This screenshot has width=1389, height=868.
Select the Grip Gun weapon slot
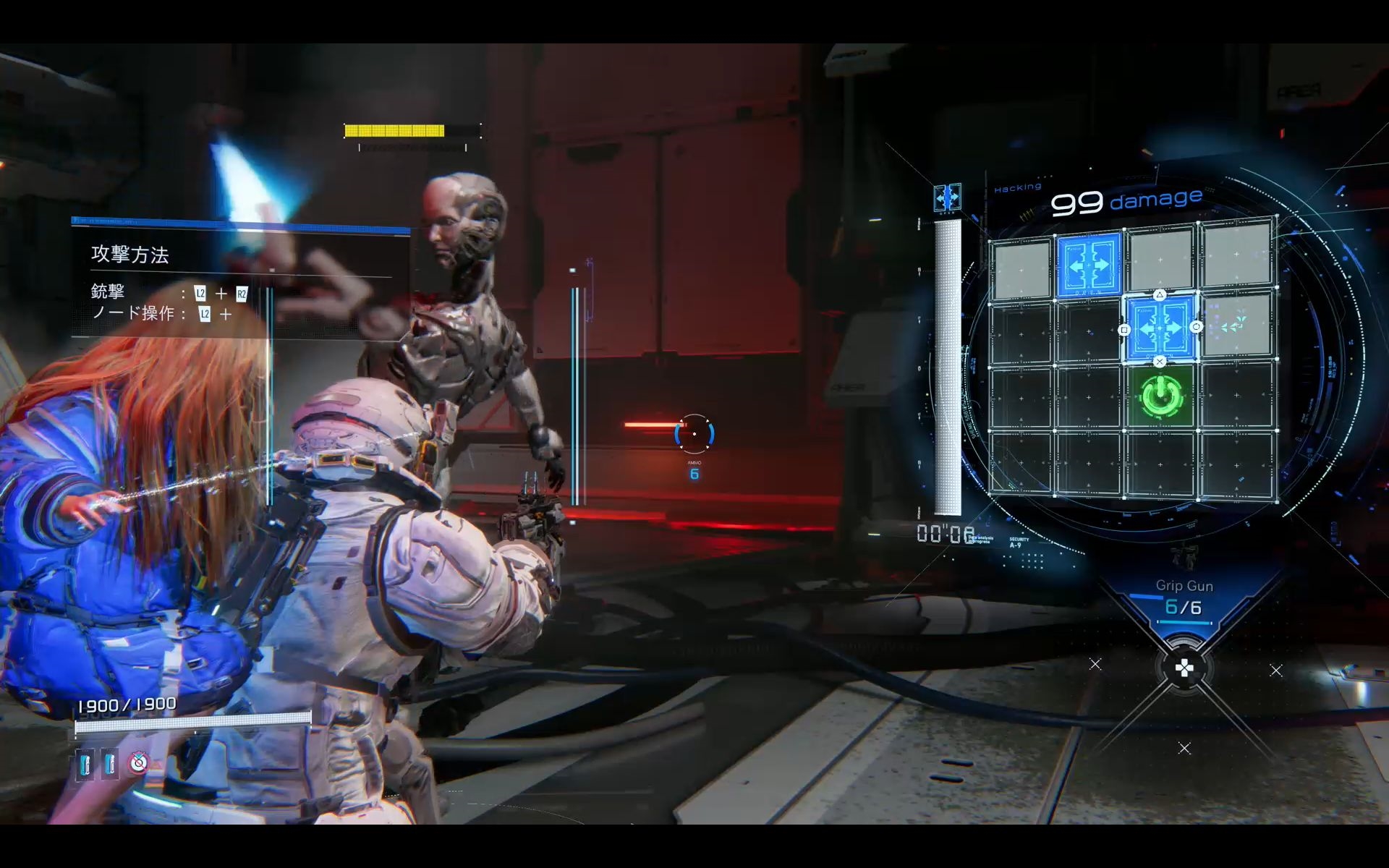tap(1184, 599)
